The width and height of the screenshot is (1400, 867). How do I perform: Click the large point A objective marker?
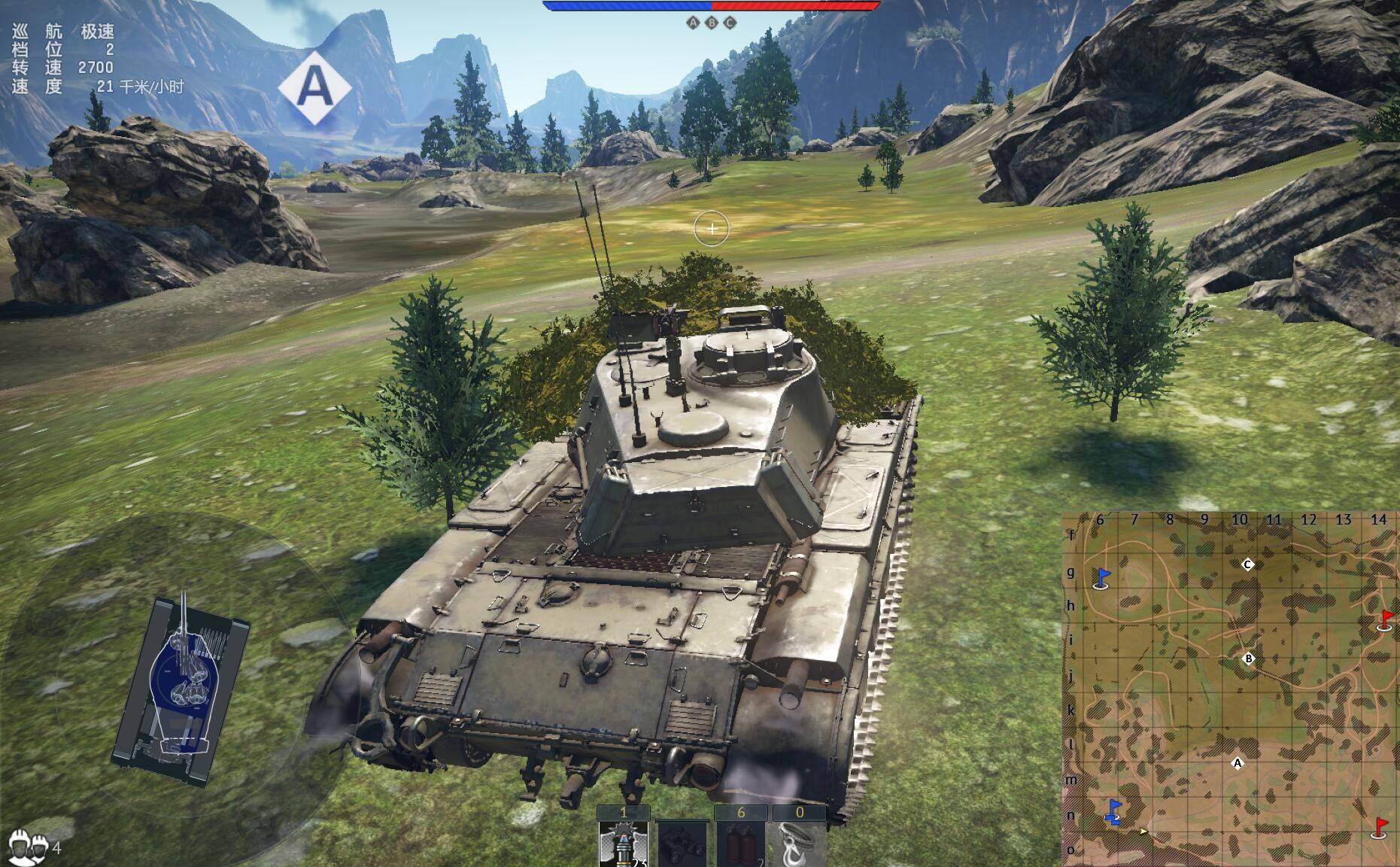pyautogui.click(x=314, y=88)
